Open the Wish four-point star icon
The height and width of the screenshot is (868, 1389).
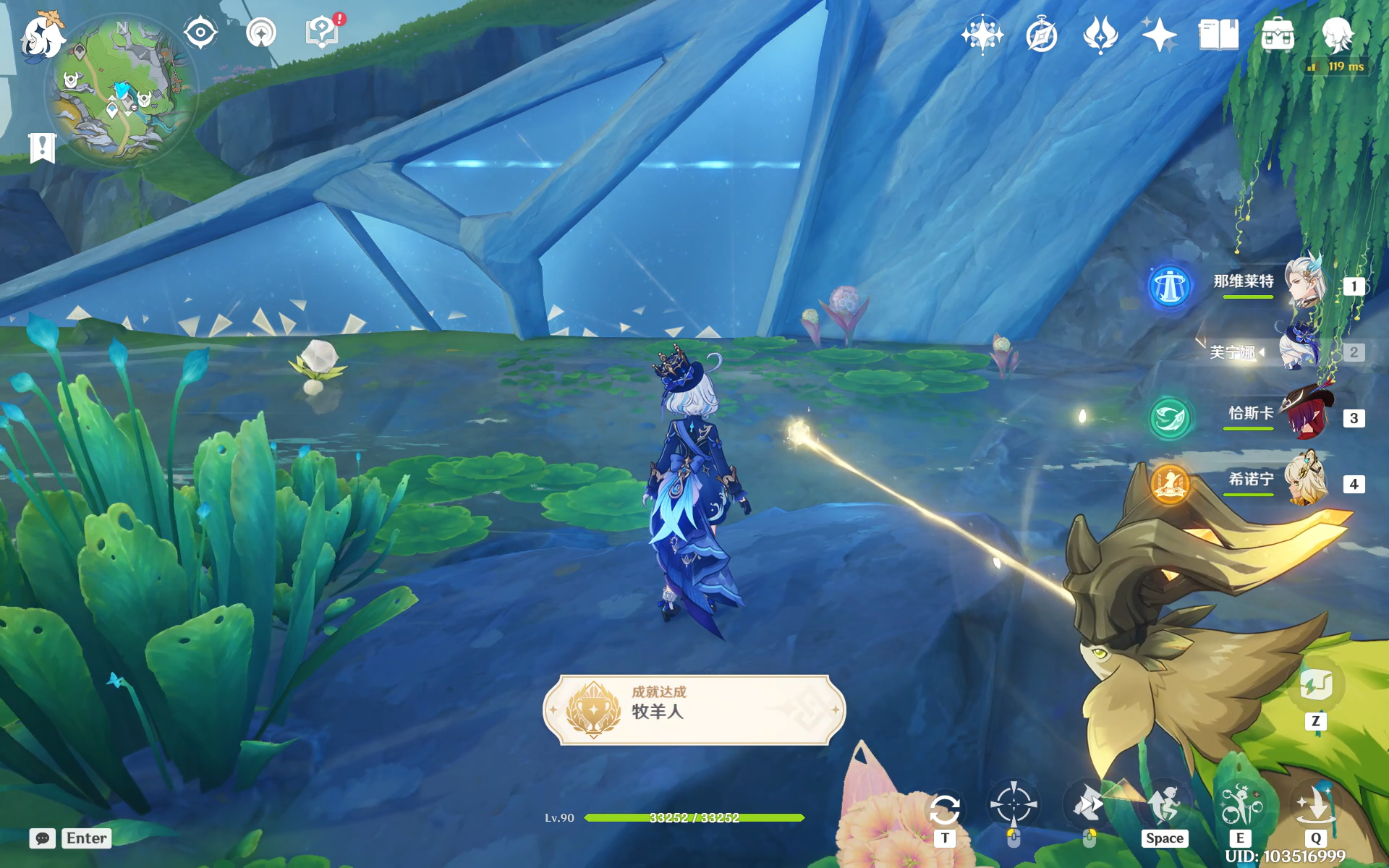[1159, 35]
